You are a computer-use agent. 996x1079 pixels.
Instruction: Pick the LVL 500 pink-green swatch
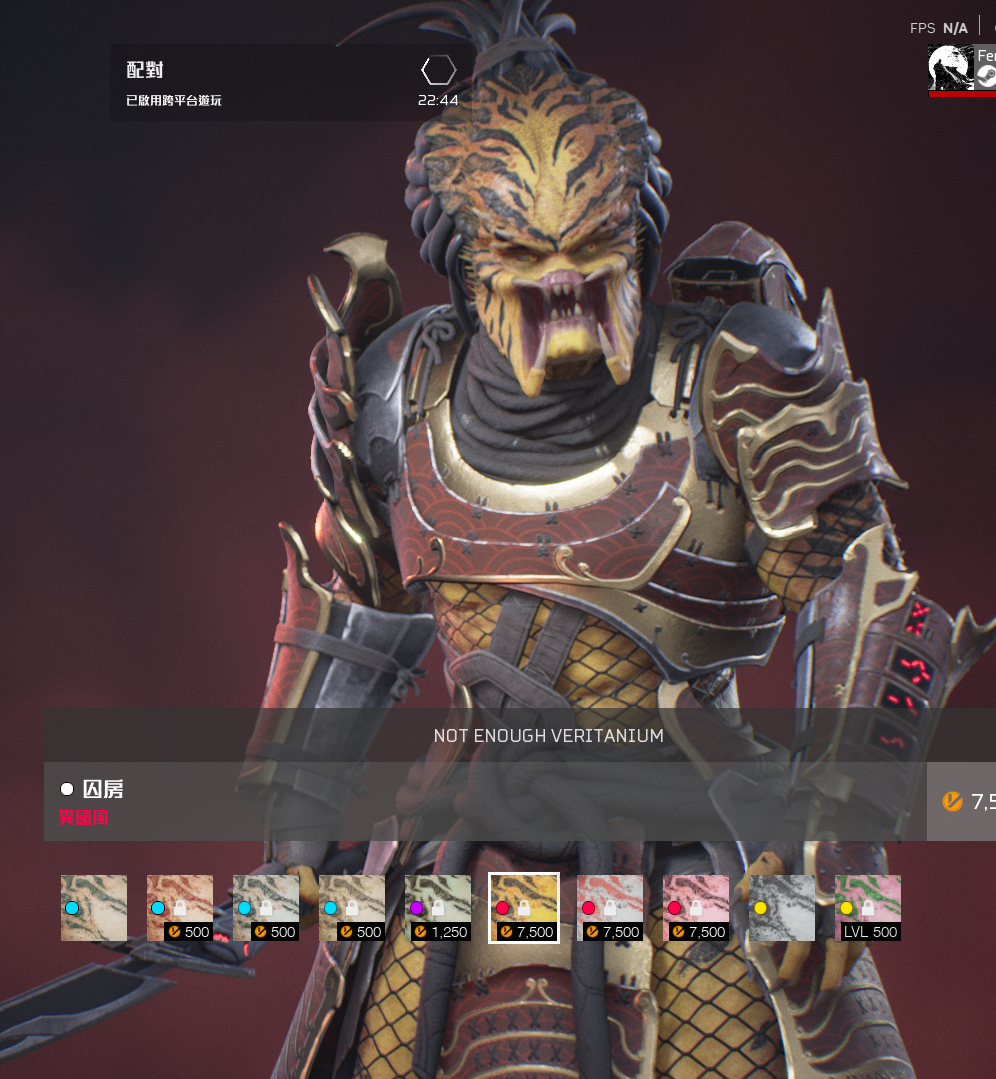click(x=868, y=908)
